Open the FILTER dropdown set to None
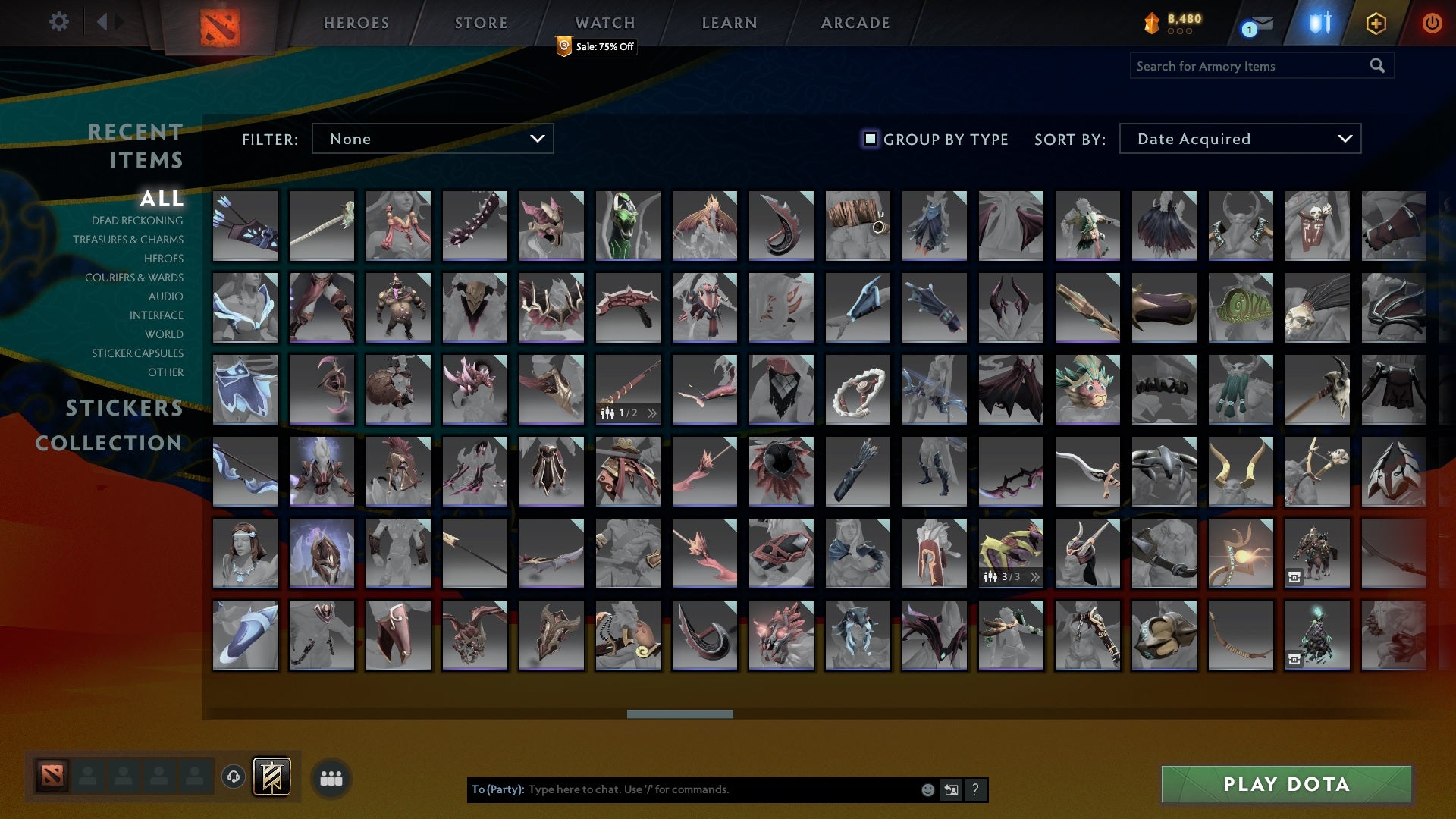The width and height of the screenshot is (1456, 819). (x=432, y=139)
